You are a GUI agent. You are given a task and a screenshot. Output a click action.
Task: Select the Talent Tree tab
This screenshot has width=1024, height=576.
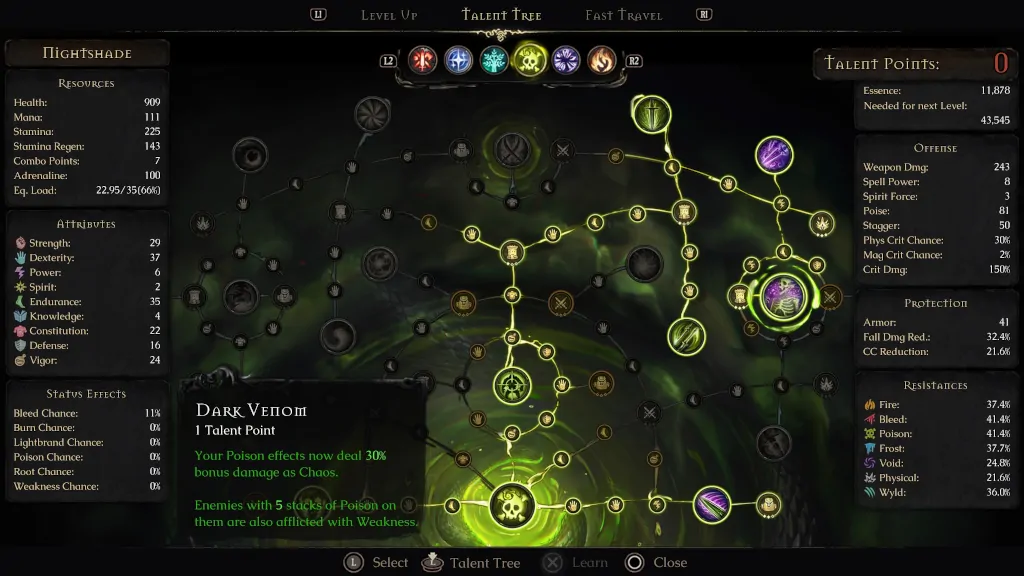tap(503, 15)
